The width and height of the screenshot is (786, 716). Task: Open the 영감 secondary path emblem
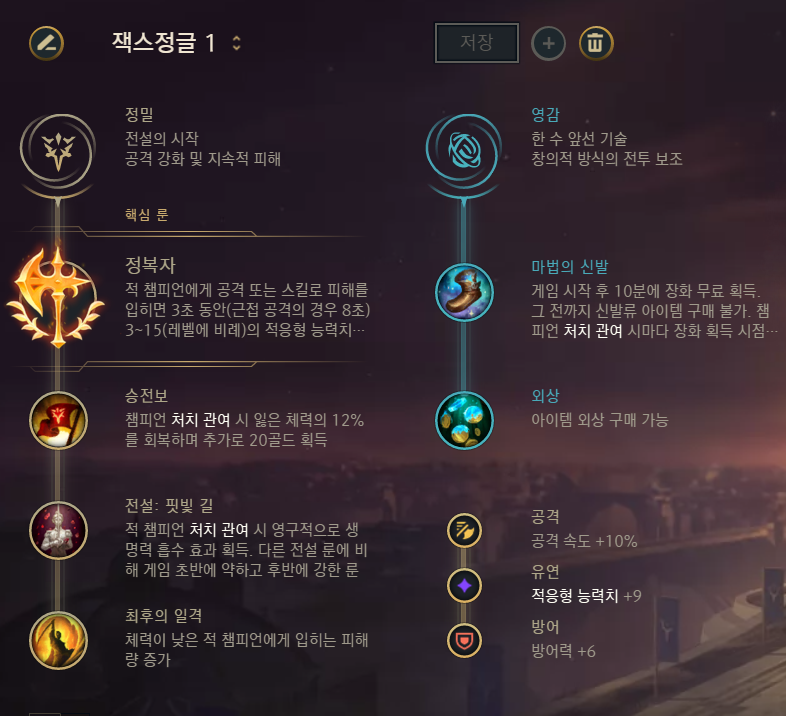coord(464,147)
